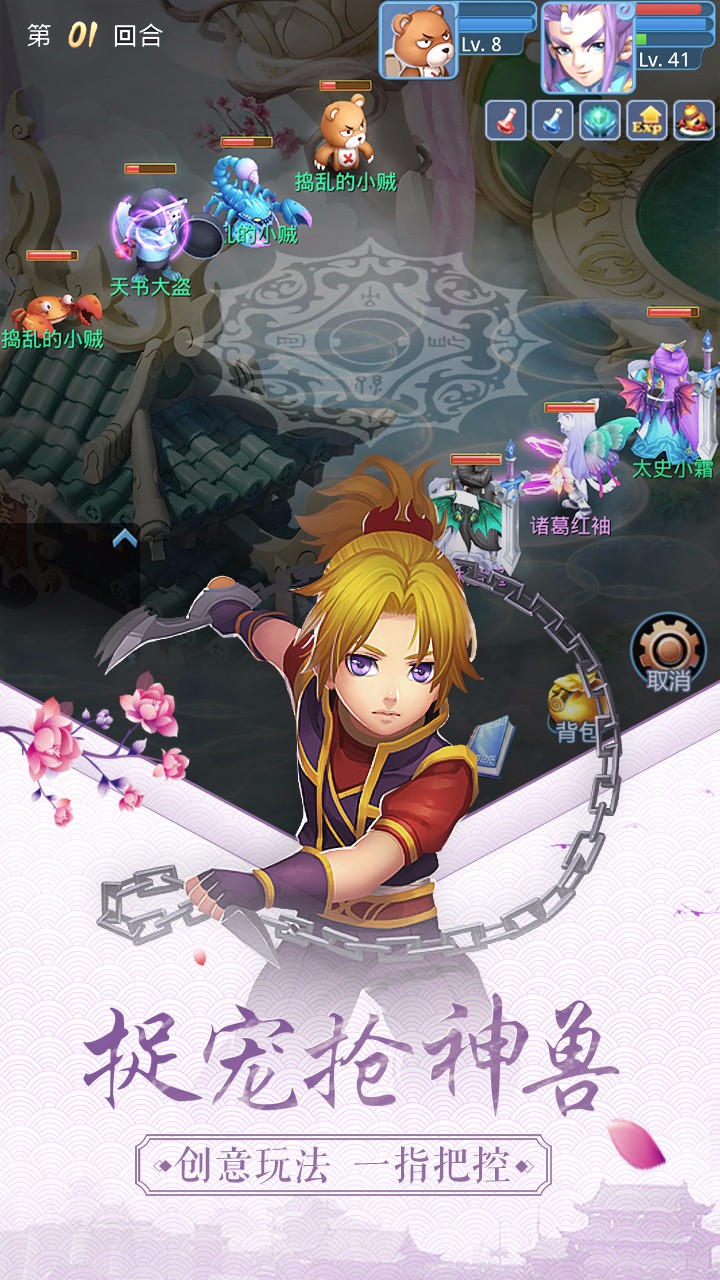Select the bear pet portrait
Viewport: 720px width, 1280px height.
(x=418, y=40)
